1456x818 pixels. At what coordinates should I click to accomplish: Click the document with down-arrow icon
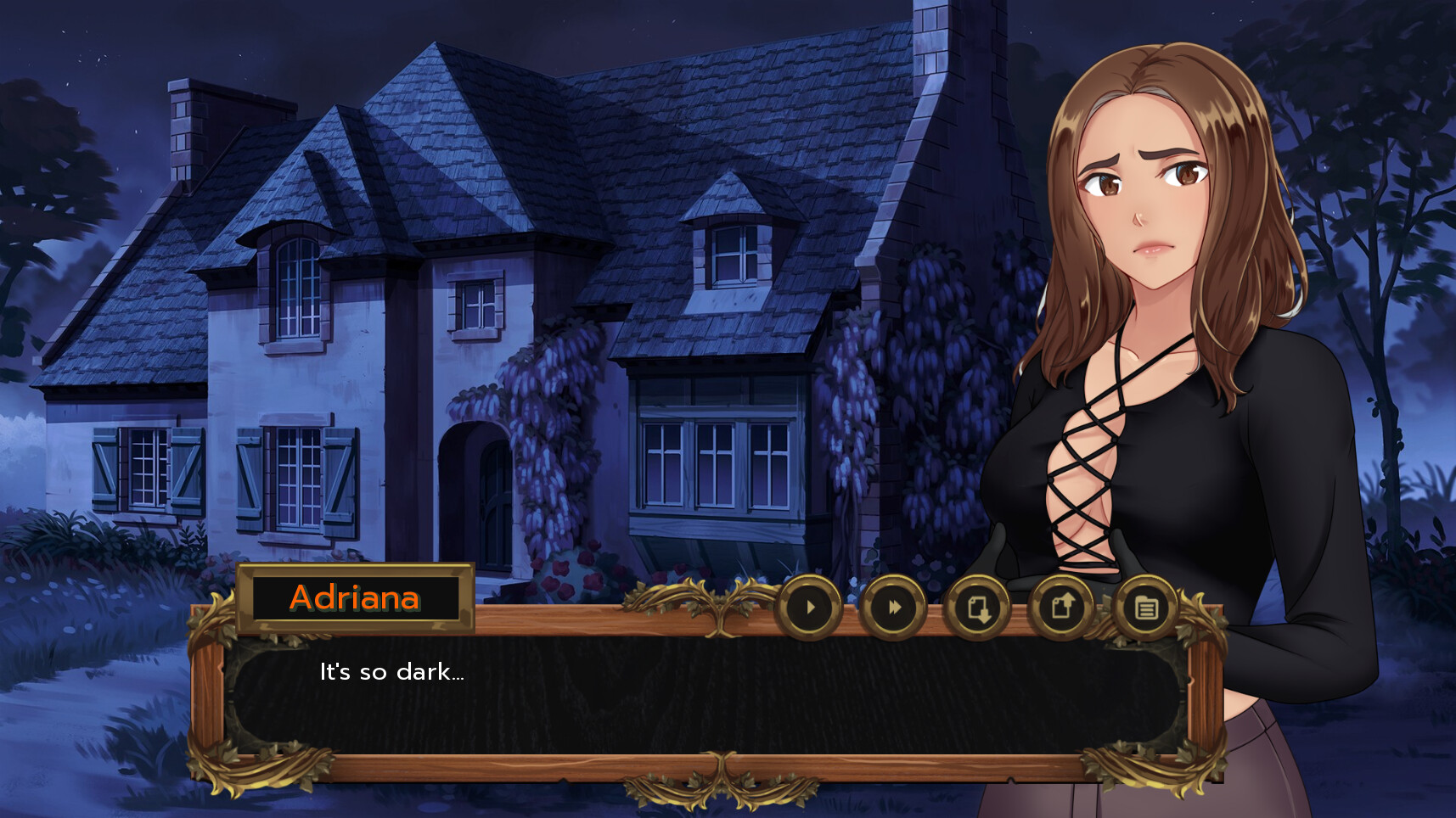tap(977, 608)
